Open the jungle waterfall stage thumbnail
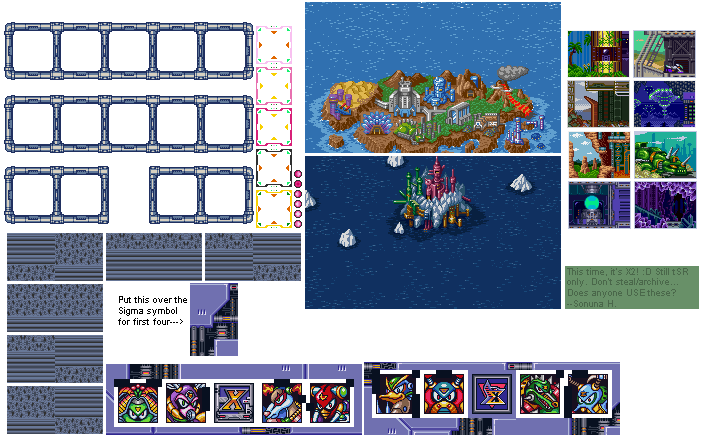Viewport: 702px width, 439px height. pyautogui.click(x=598, y=54)
